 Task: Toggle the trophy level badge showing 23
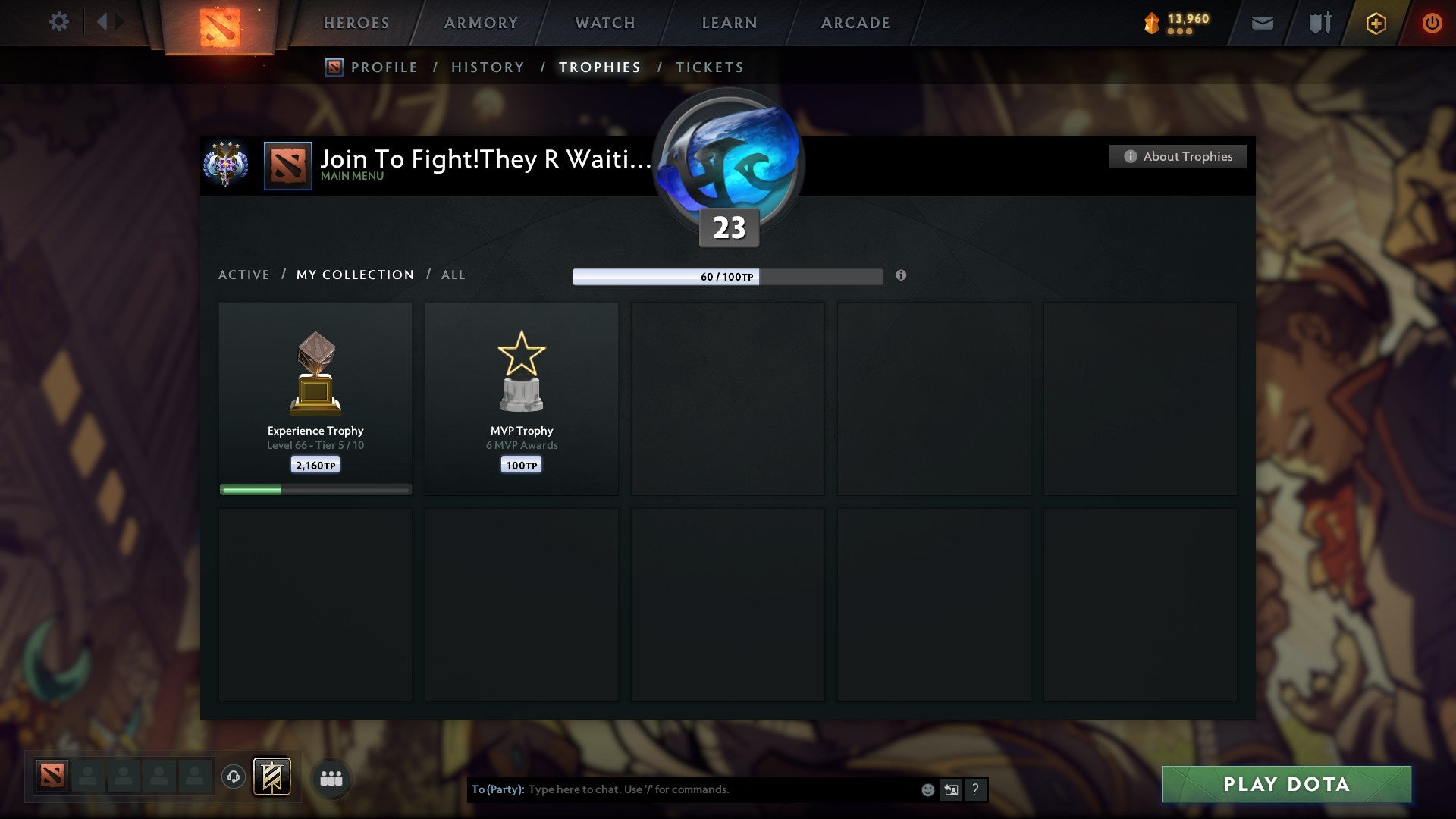click(x=728, y=227)
